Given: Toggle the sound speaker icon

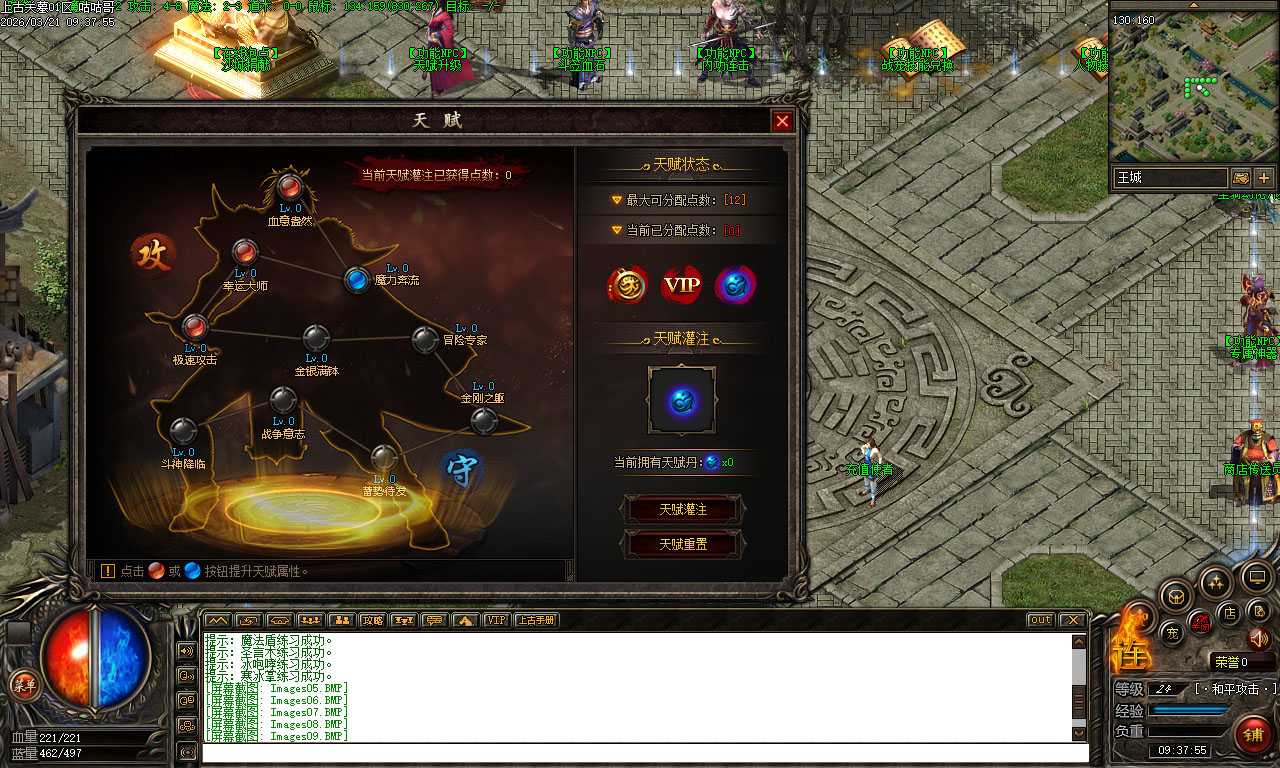Looking at the screenshot, I should pos(1258,638).
